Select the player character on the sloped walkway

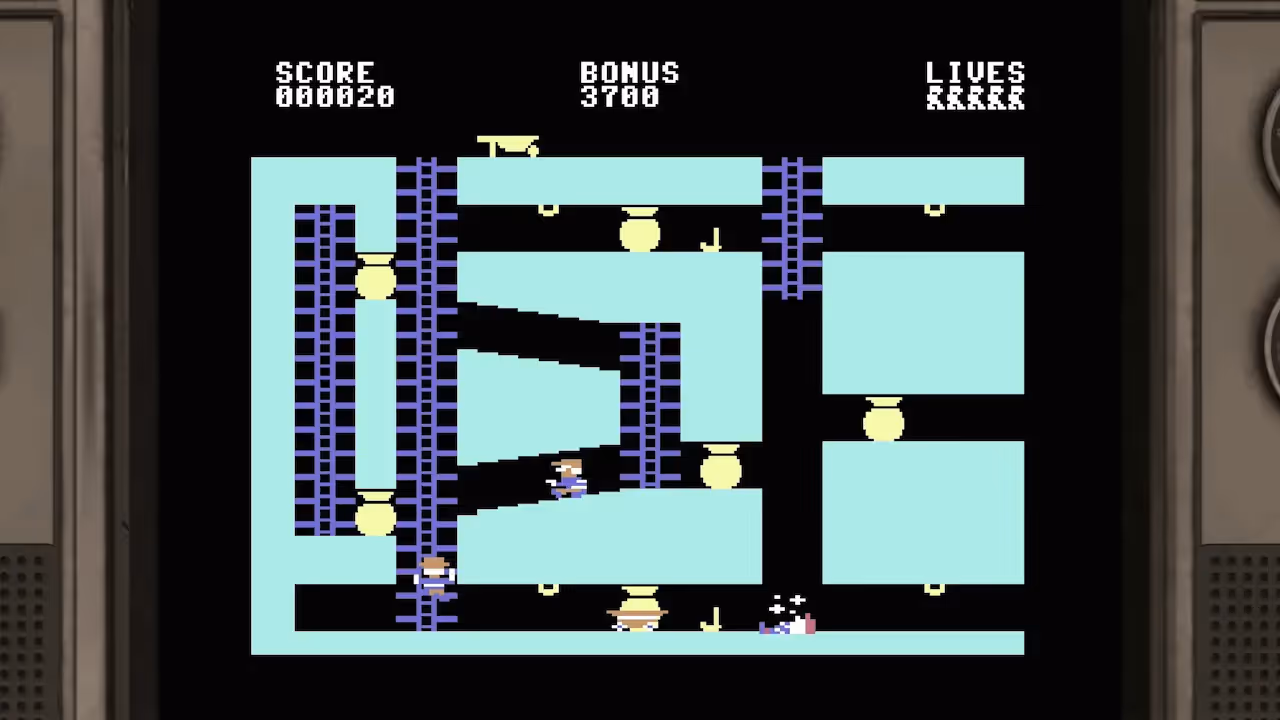(565, 478)
